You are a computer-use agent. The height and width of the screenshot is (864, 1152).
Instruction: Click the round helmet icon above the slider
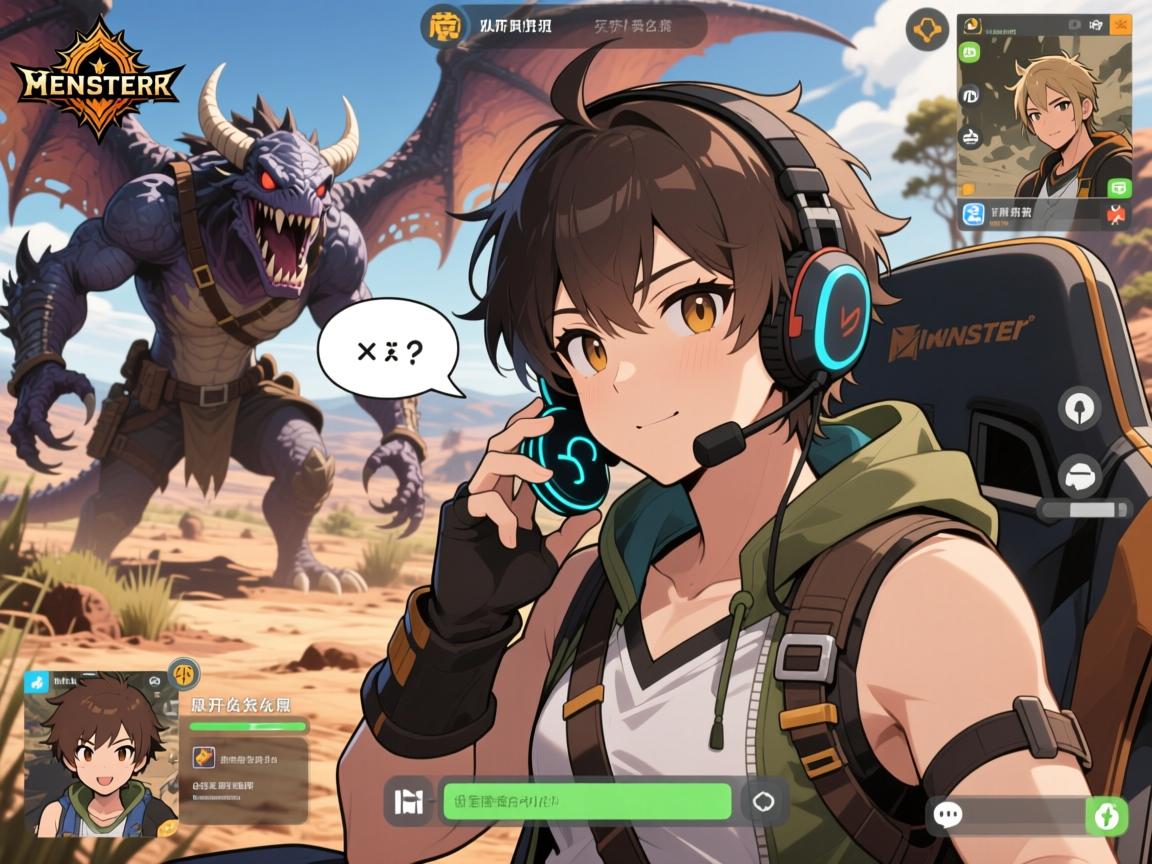pos(1079,475)
